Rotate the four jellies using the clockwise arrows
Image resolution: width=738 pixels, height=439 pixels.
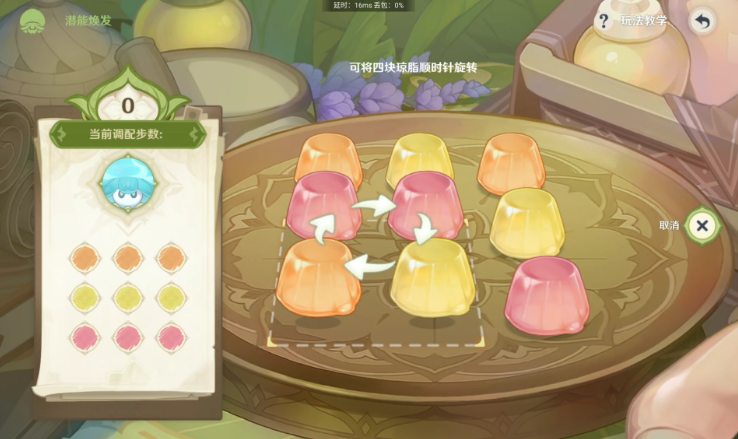[375, 236]
